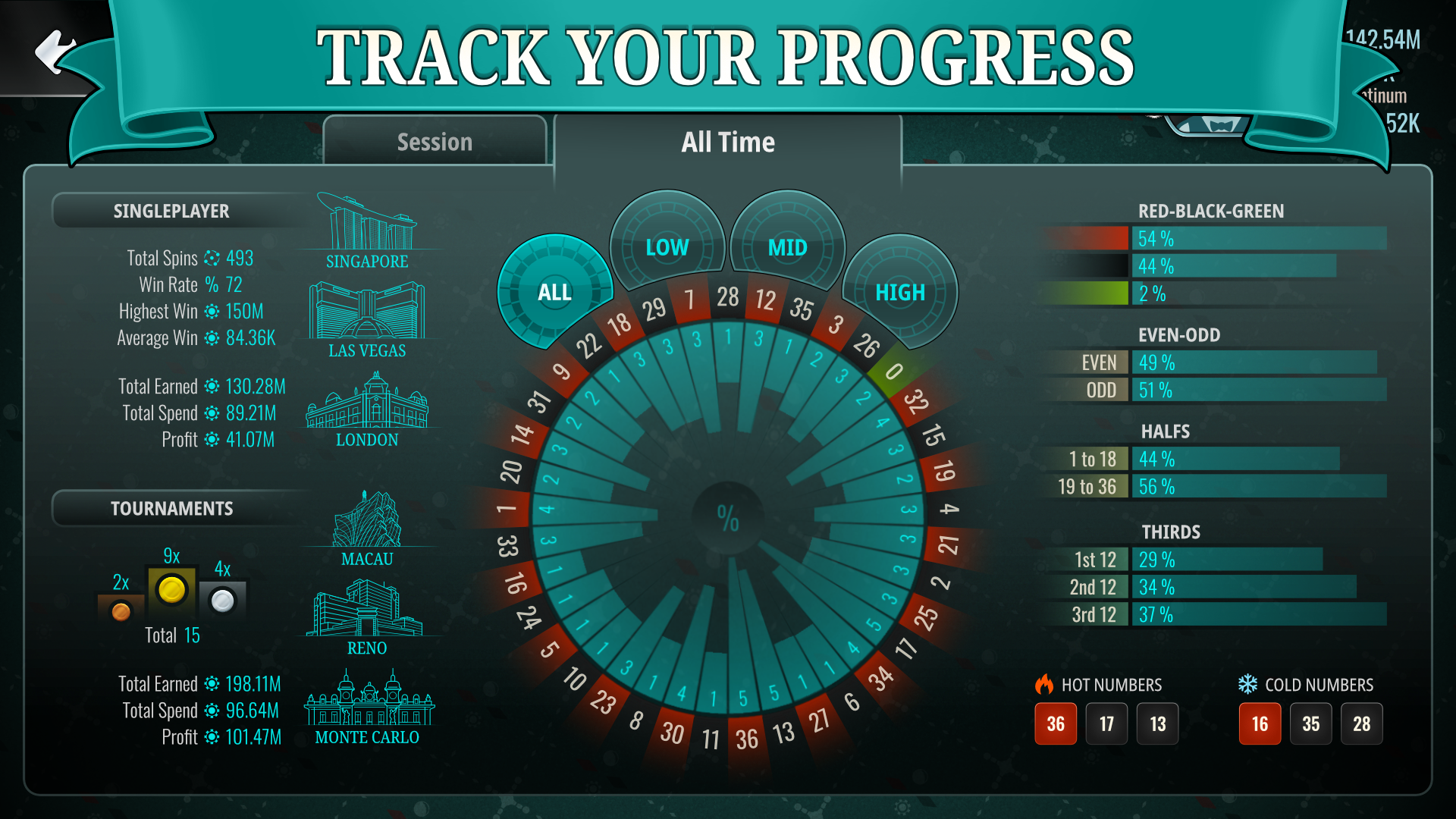The width and height of the screenshot is (1456, 819).
Task: Click hot number 36 tile
Action: point(1056,724)
